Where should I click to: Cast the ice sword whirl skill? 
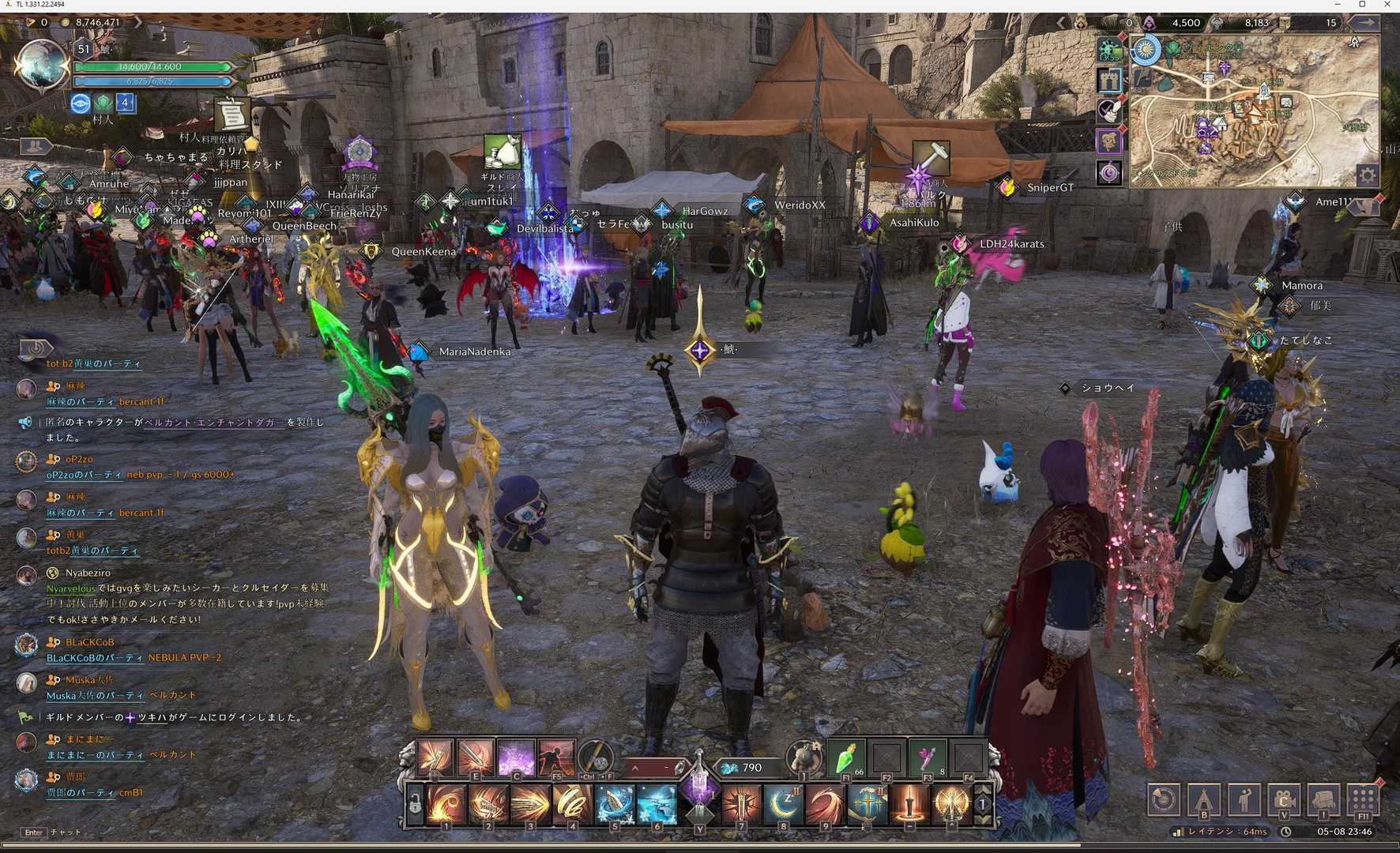coord(614,804)
